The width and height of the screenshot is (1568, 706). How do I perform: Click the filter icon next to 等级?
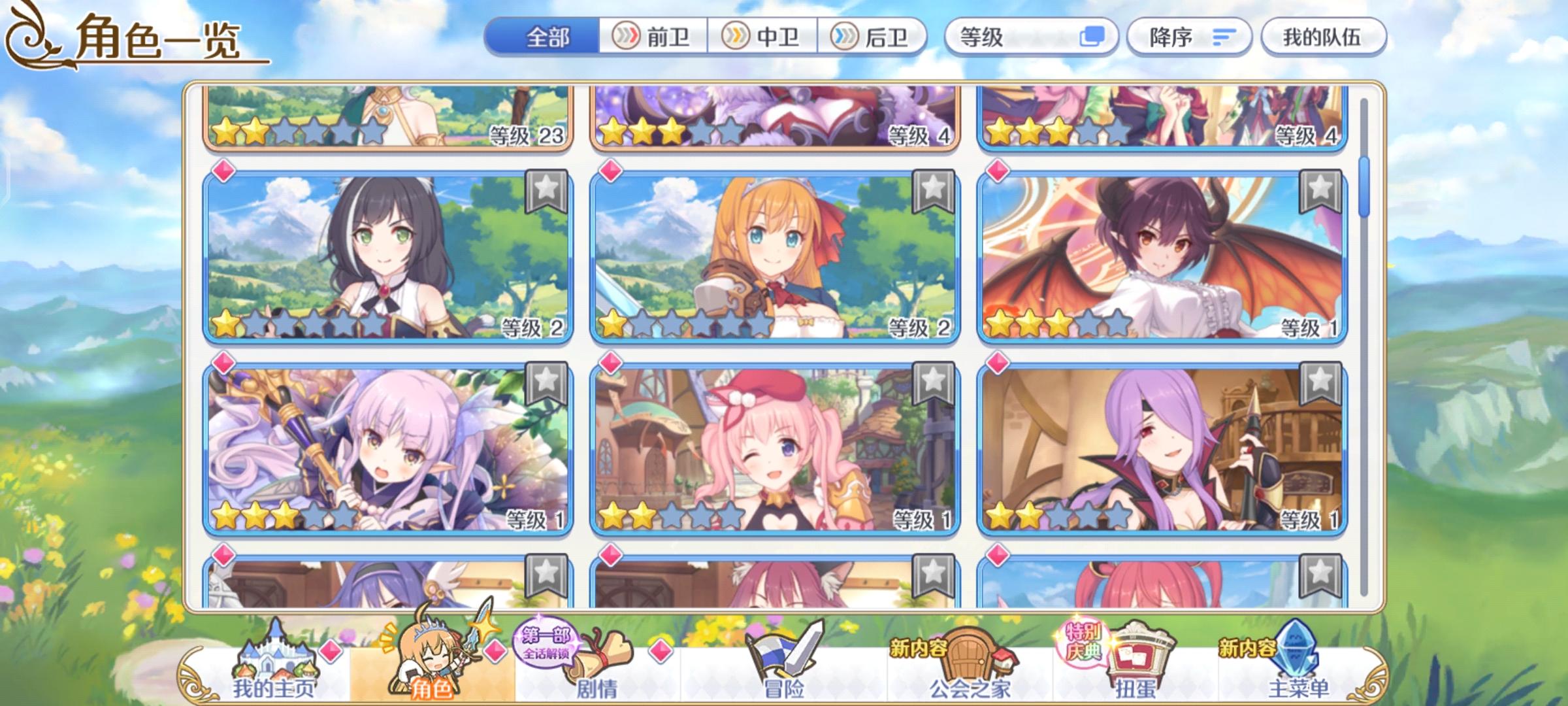click(x=1092, y=37)
